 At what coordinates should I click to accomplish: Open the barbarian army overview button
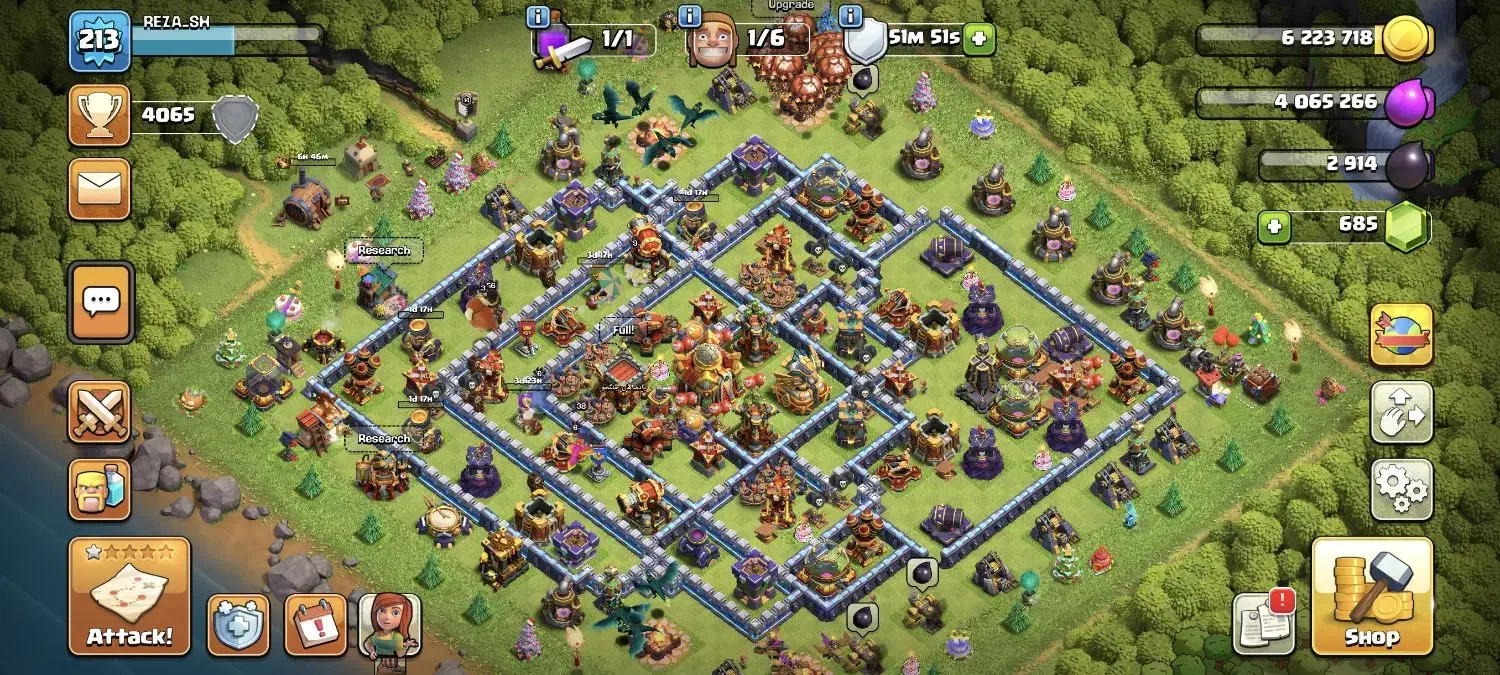(99, 489)
